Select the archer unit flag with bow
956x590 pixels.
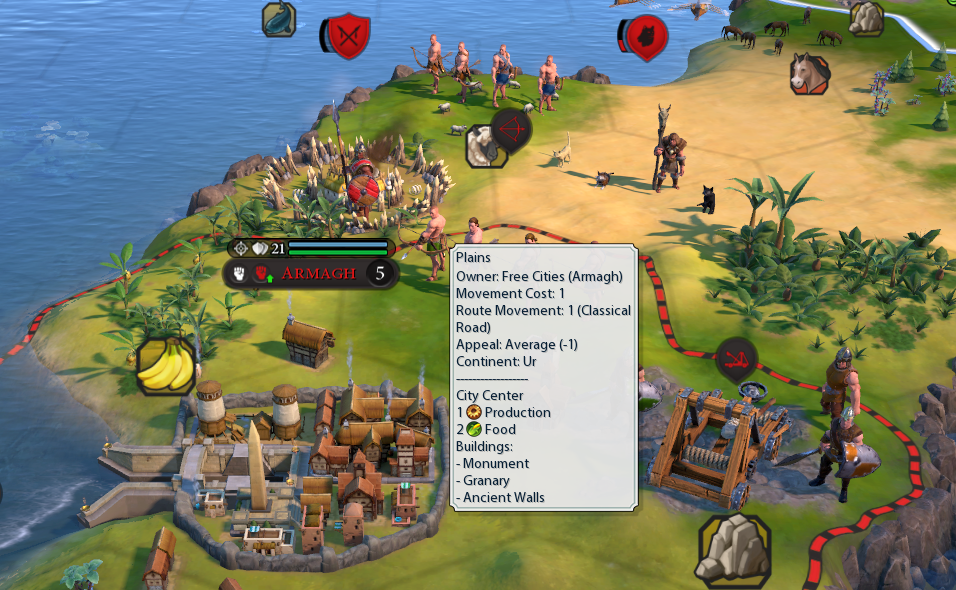coord(512,129)
